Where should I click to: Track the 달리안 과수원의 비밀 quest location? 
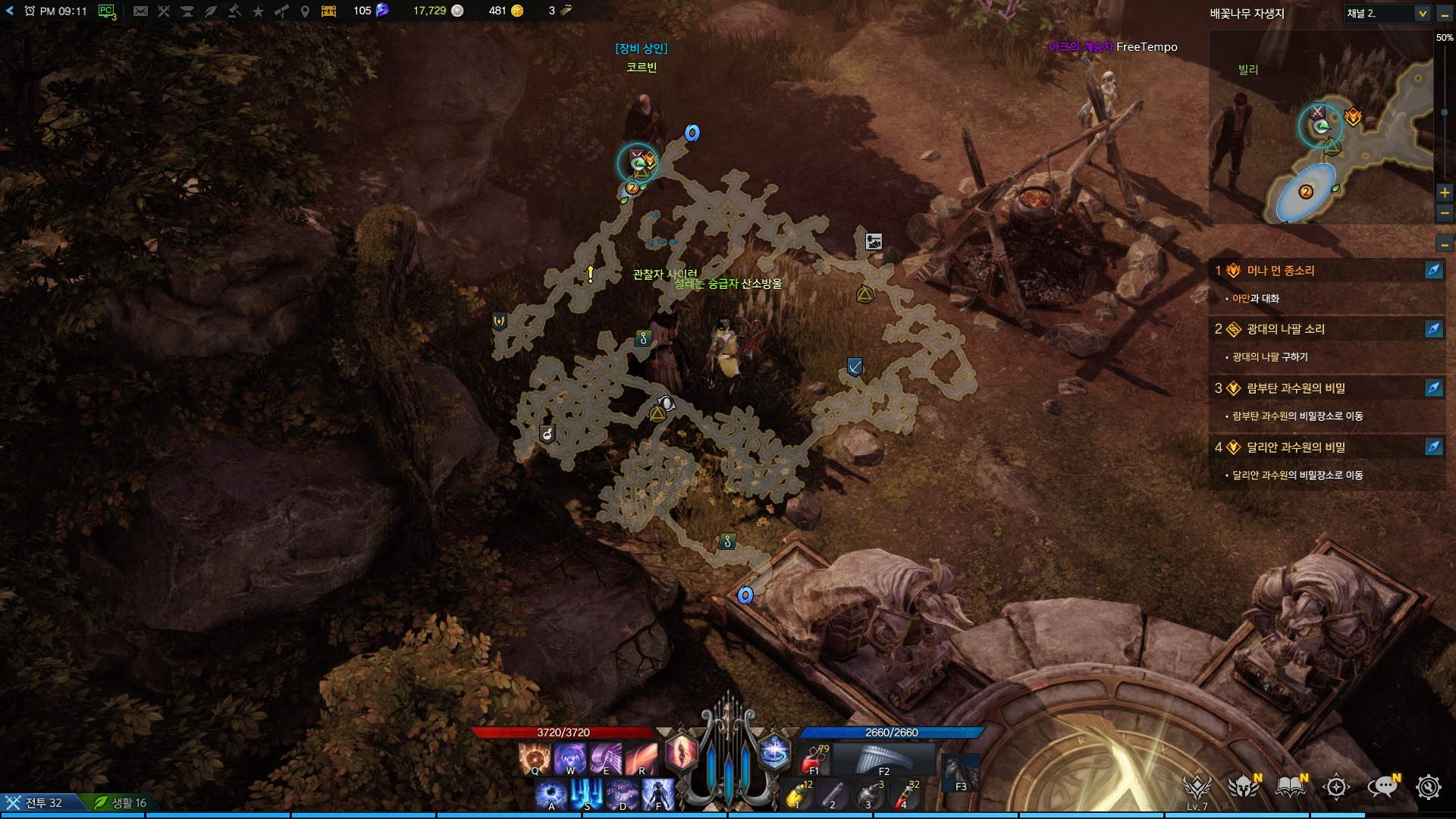click(x=1433, y=447)
